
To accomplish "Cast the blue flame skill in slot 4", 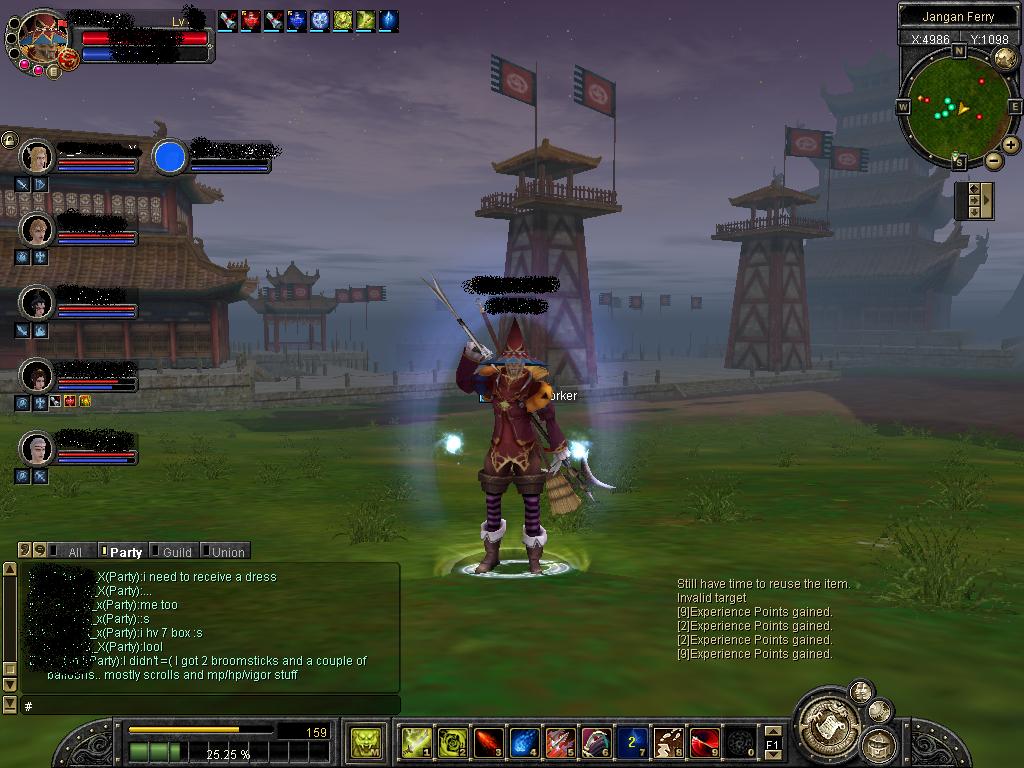I will pos(524,742).
